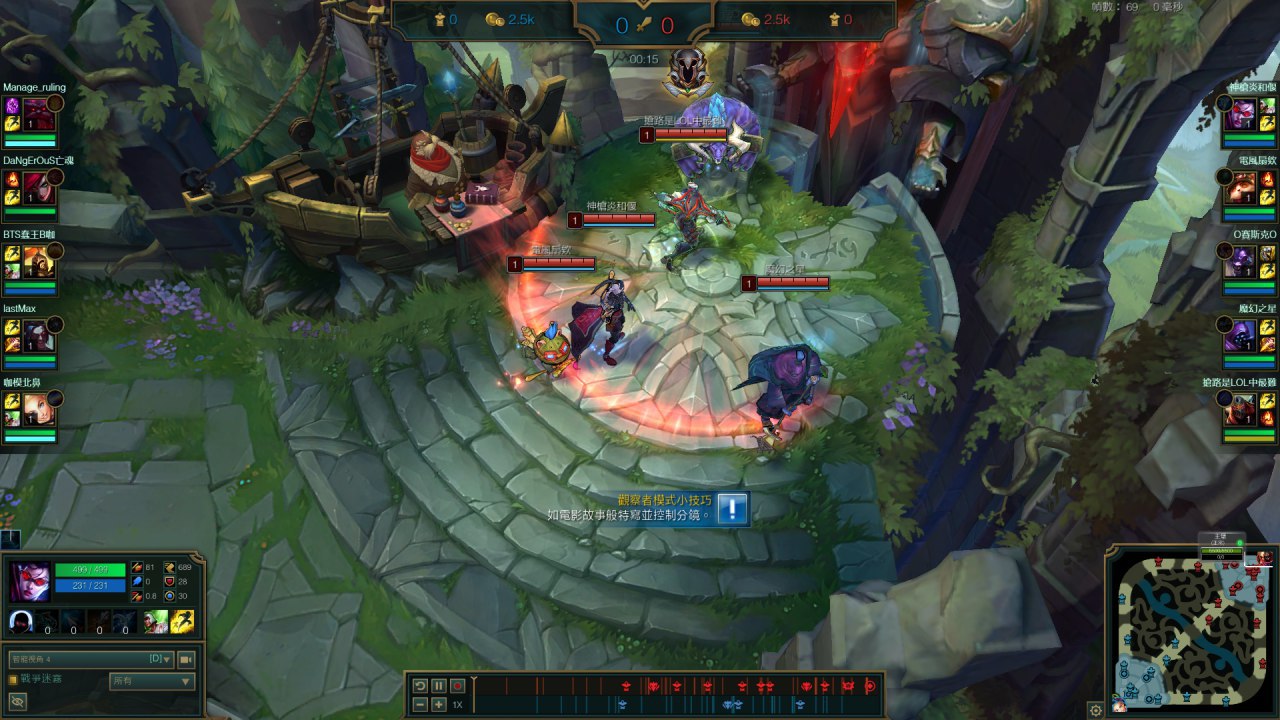Decrease playback speed with the minus button
Viewport: 1280px width, 720px height.
(x=421, y=705)
